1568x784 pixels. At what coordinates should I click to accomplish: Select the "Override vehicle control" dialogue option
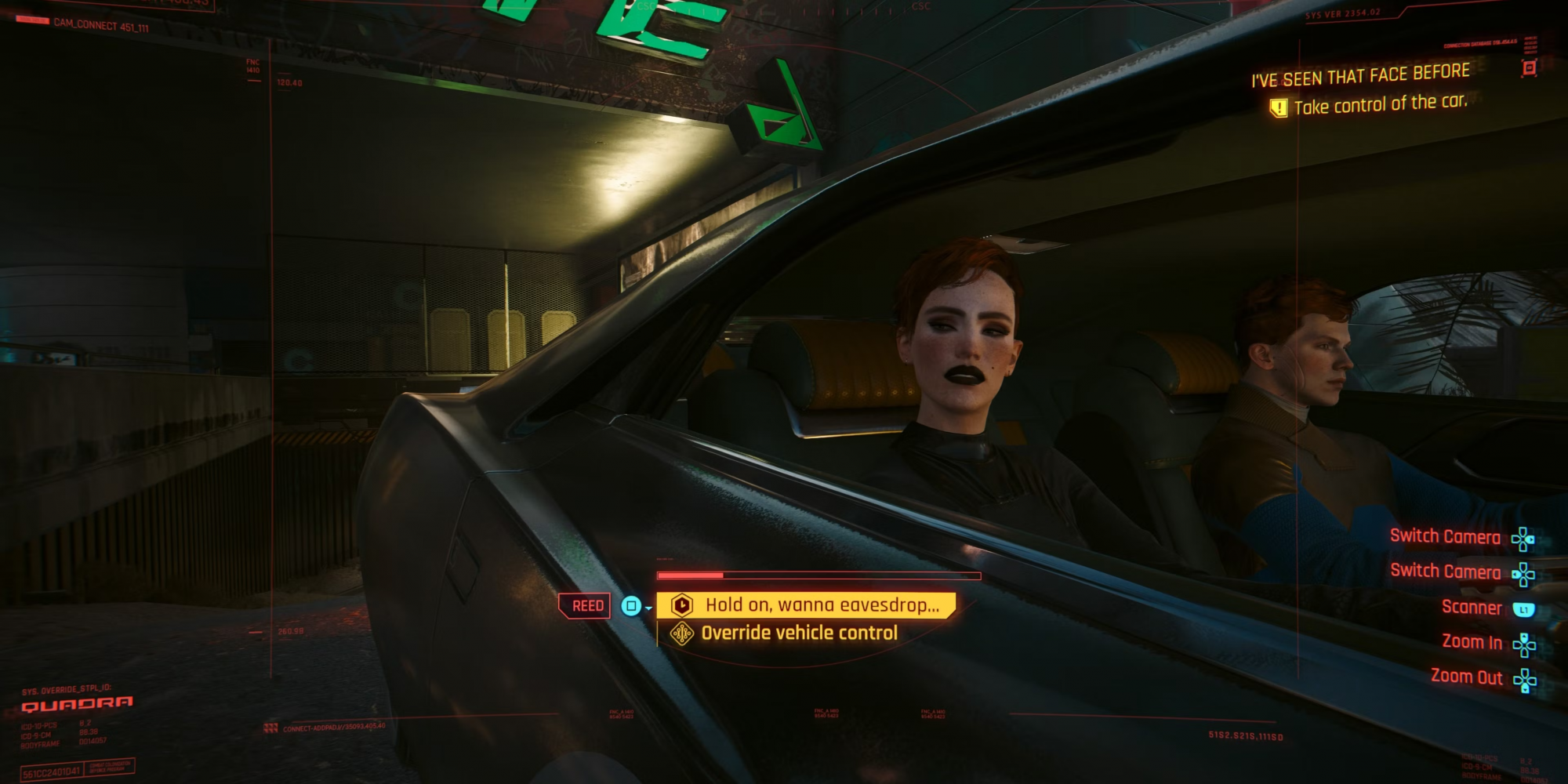pos(798,633)
